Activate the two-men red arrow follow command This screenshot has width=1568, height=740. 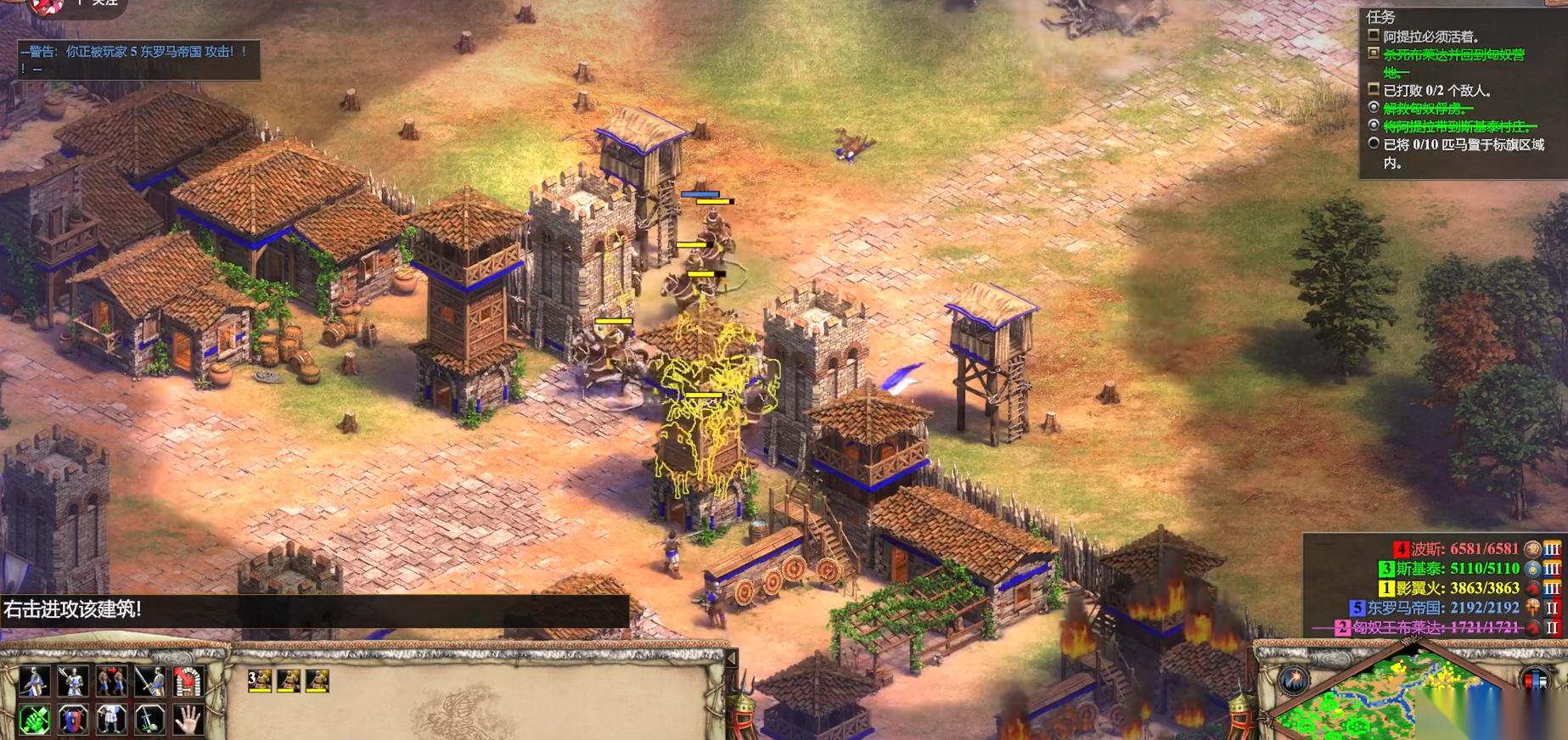(x=111, y=681)
